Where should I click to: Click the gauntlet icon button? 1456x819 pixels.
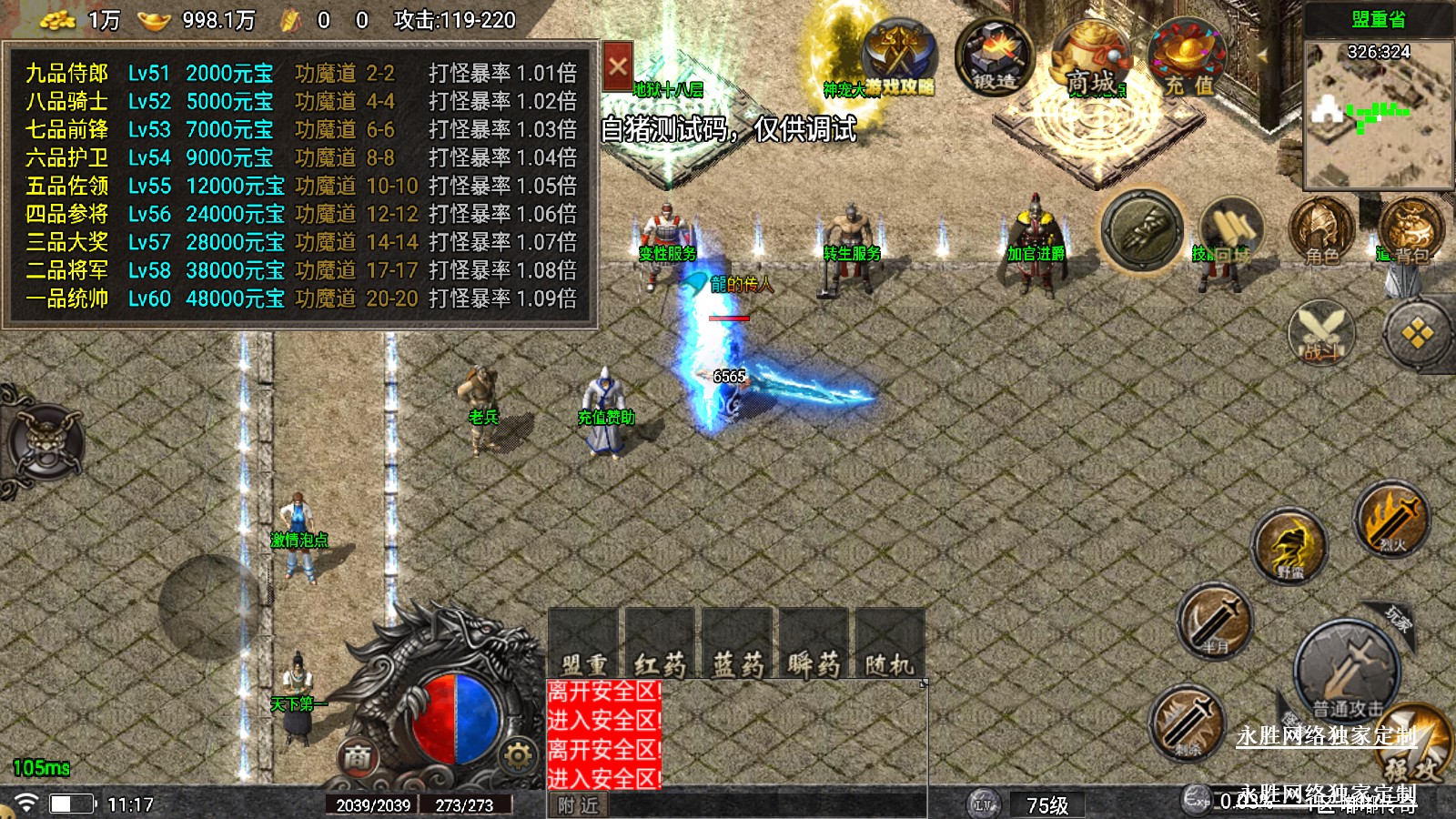pyautogui.click(x=1142, y=229)
